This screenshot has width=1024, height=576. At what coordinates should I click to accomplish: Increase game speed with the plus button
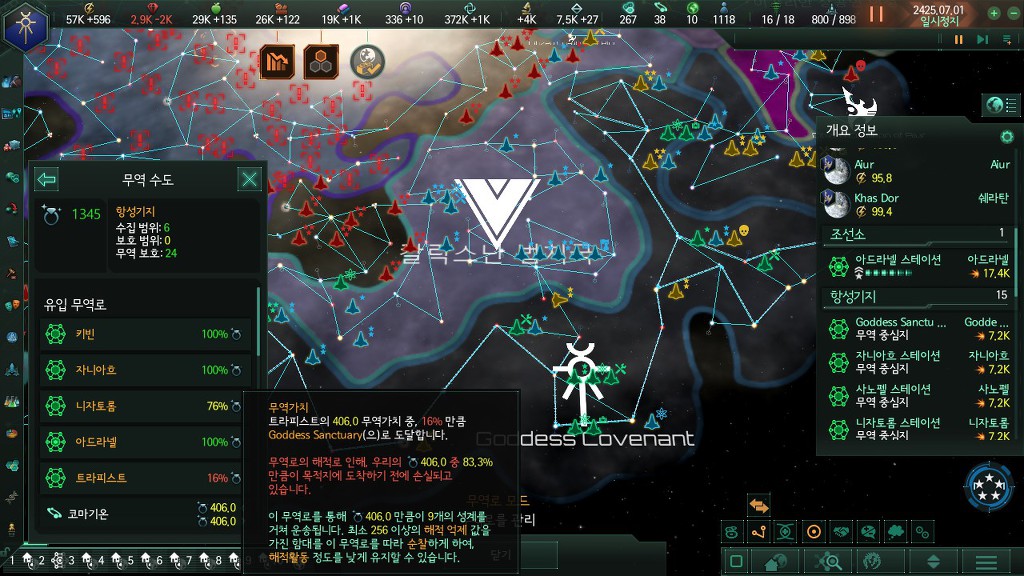(x=994, y=14)
